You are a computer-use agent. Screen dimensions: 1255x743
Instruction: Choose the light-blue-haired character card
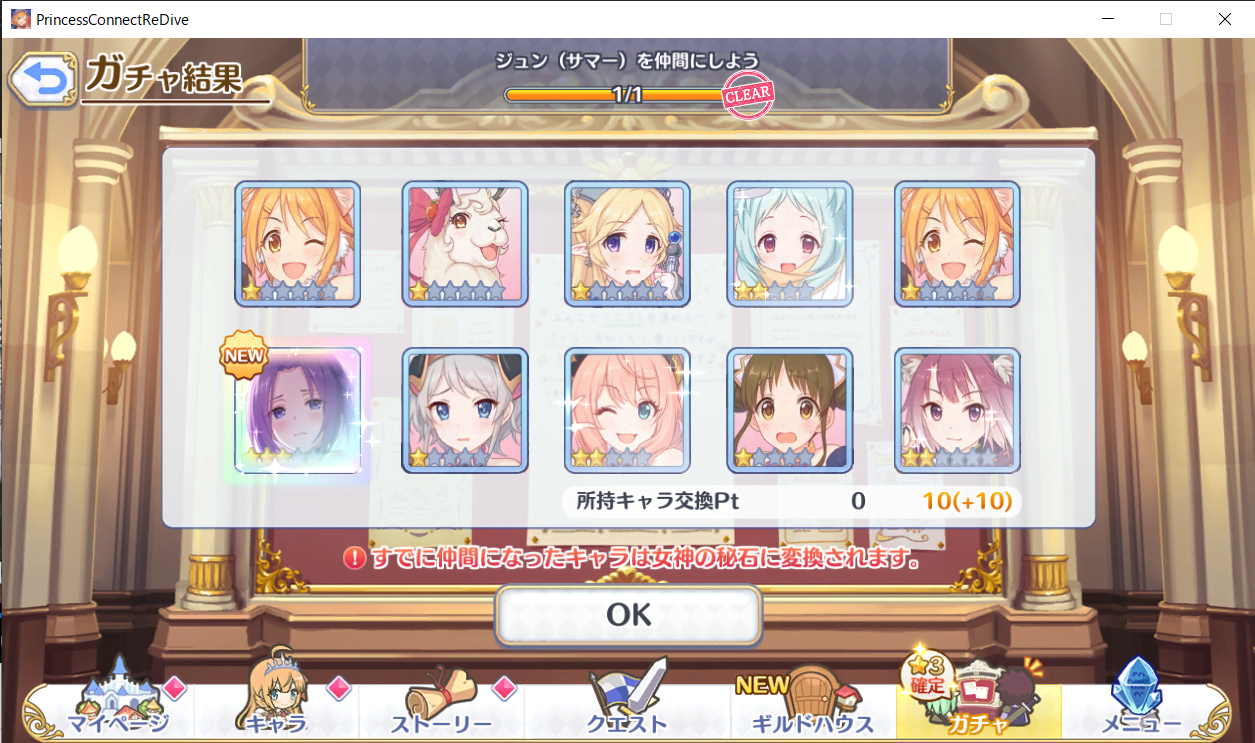click(x=789, y=243)
